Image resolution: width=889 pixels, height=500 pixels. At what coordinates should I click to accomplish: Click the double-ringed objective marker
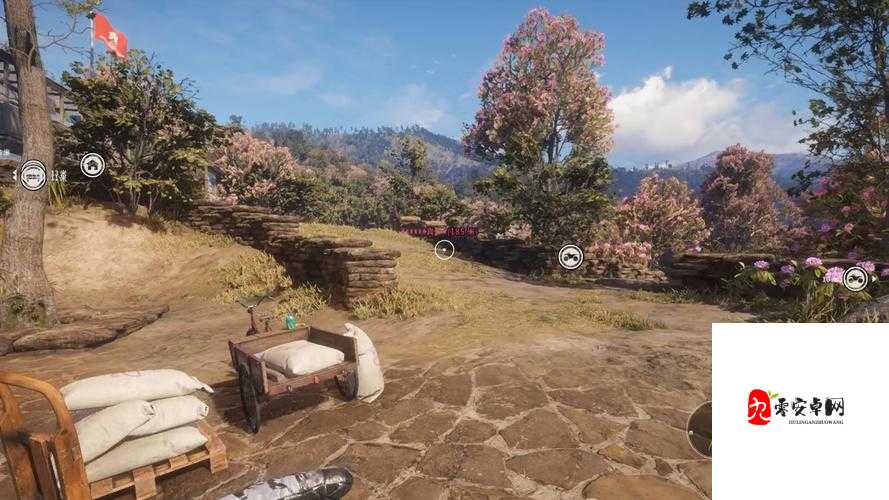pyautogui.click(x=34, y=175)
